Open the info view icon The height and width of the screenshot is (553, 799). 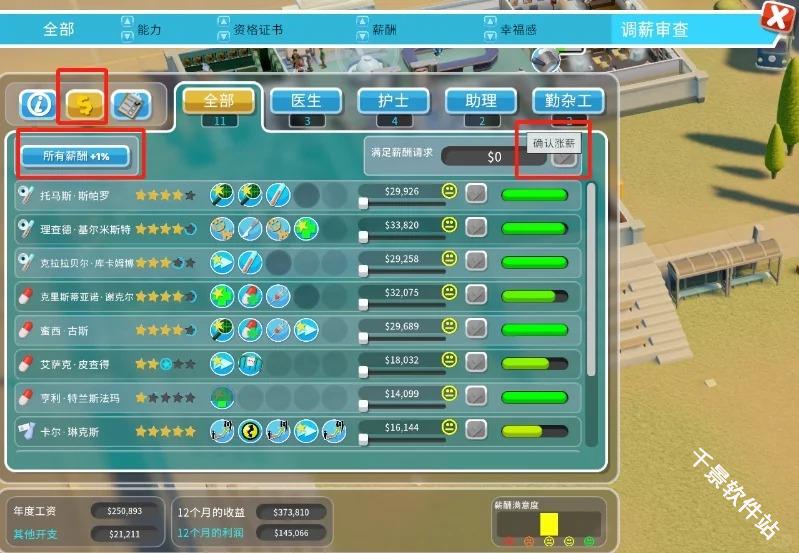[40, 104]
